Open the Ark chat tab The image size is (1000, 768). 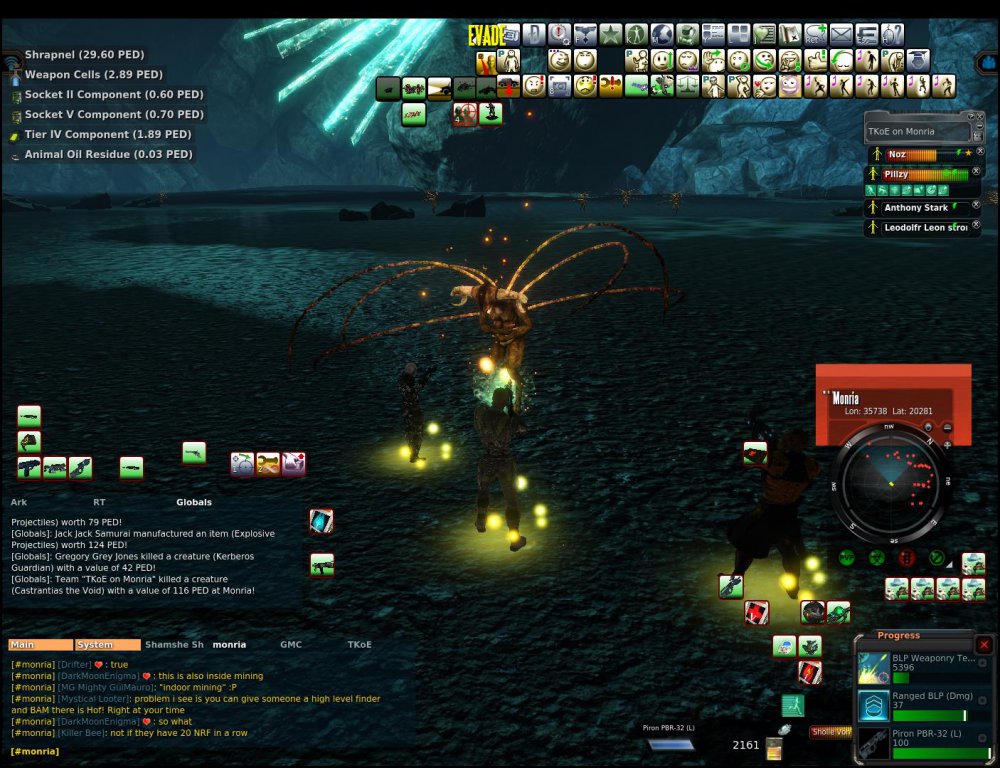click(x=19, y=502)
